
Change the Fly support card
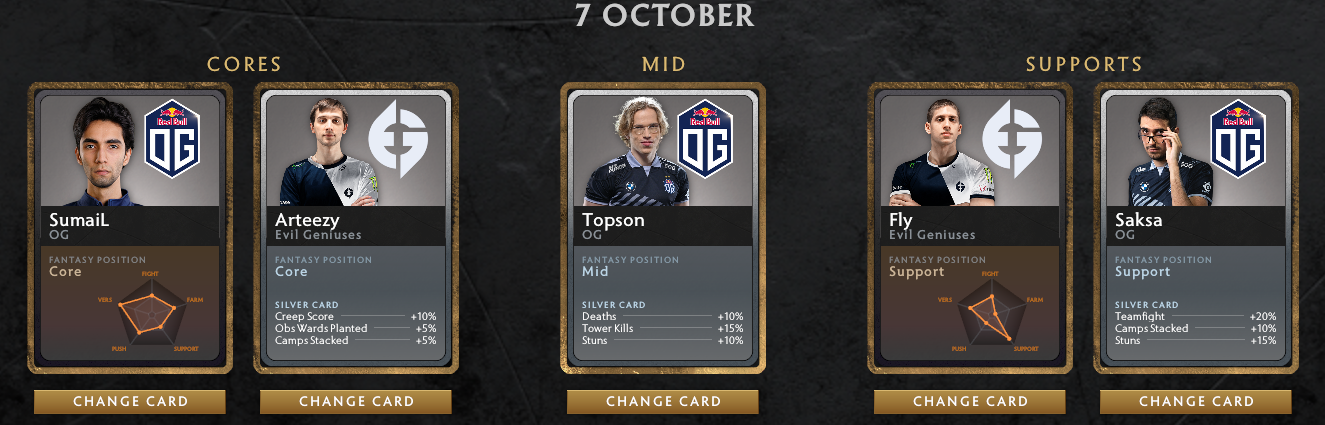tap(970, 401)
